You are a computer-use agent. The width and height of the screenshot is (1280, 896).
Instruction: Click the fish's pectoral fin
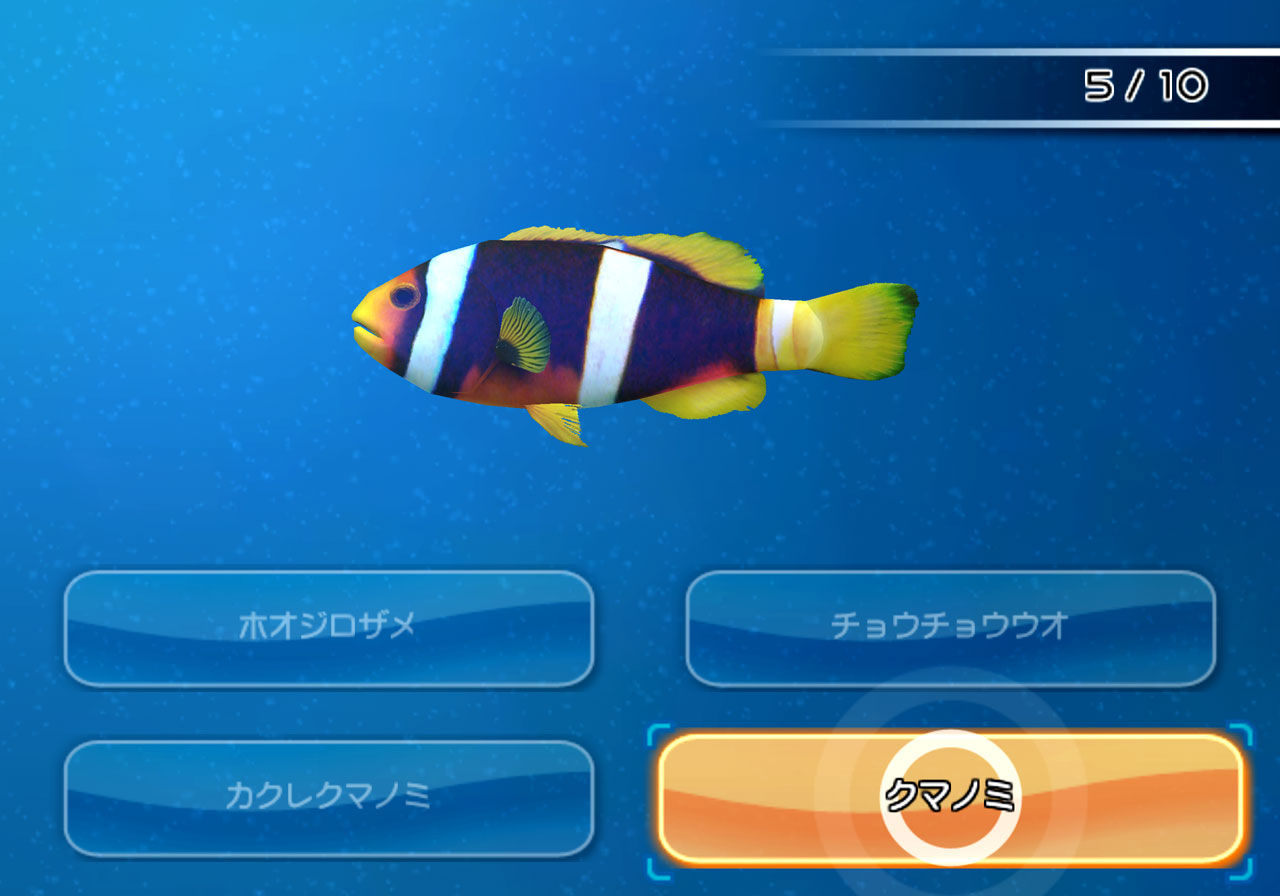click(x=525, y=335)
